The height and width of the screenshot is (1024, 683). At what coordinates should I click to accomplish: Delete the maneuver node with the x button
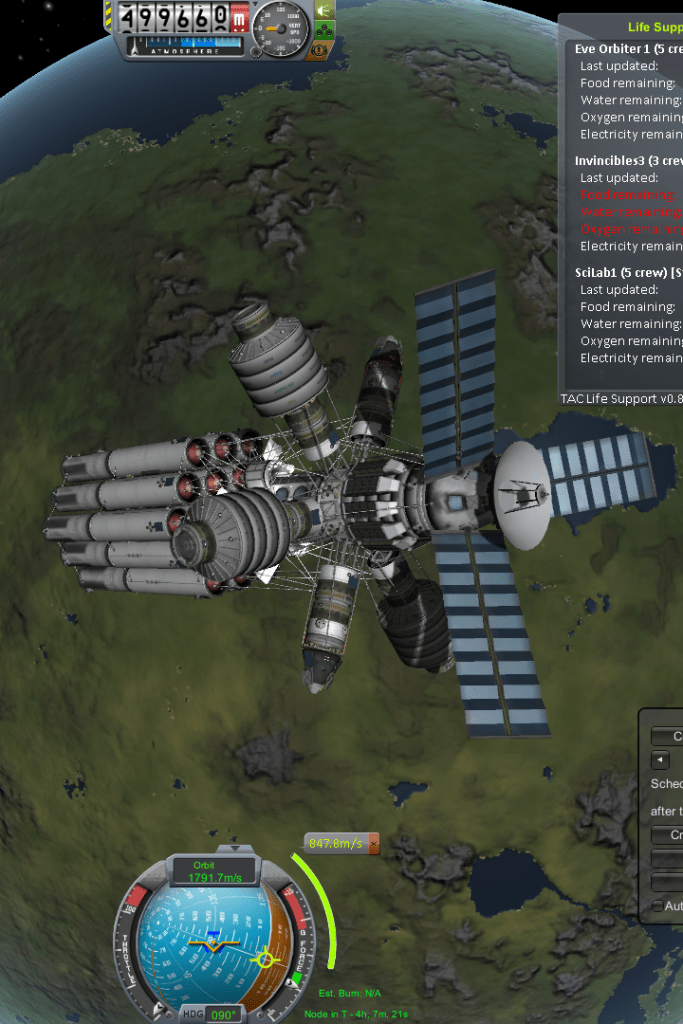click(x=373, y=844)
